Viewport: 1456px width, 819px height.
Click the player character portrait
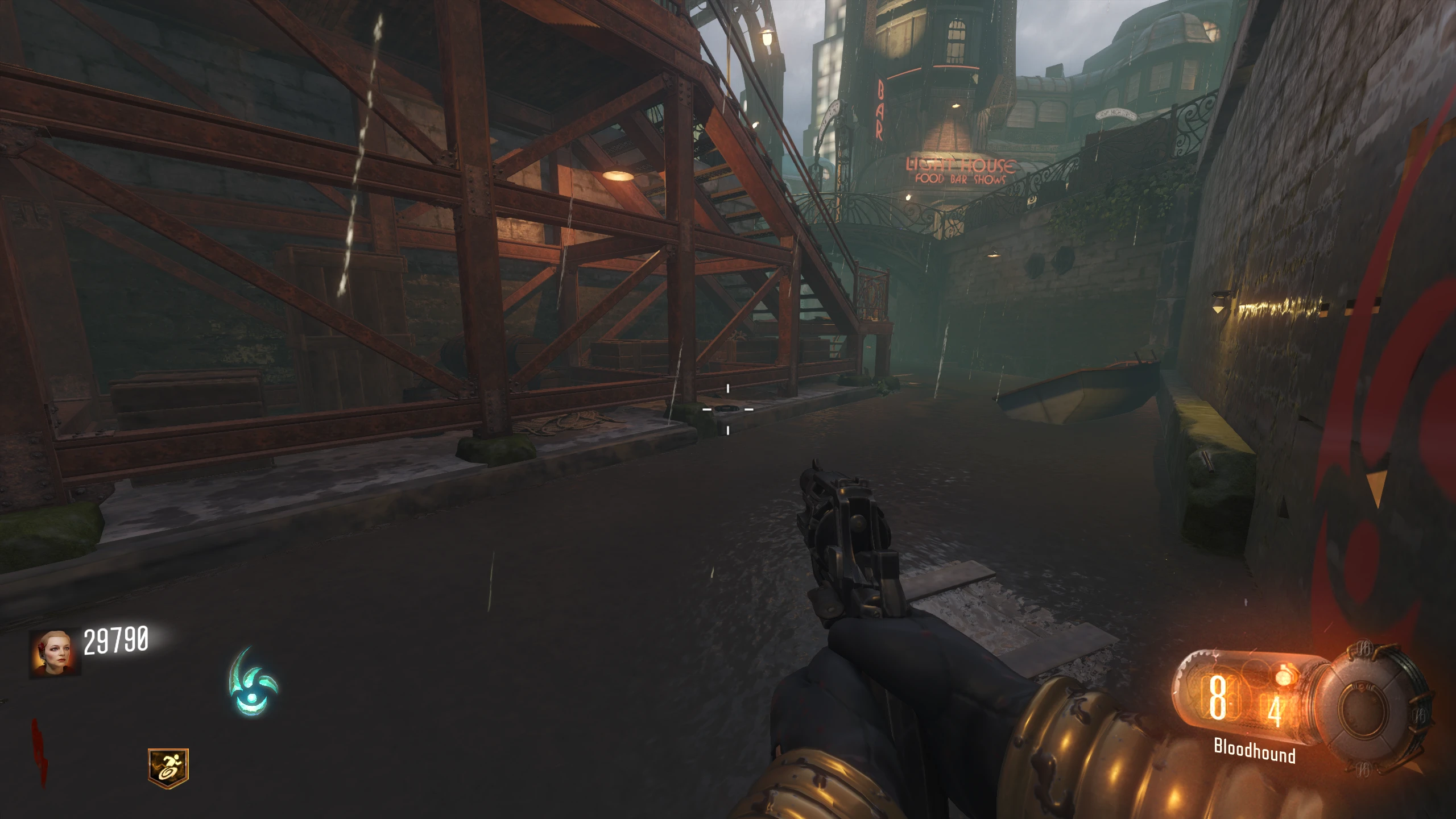[55, 653]
